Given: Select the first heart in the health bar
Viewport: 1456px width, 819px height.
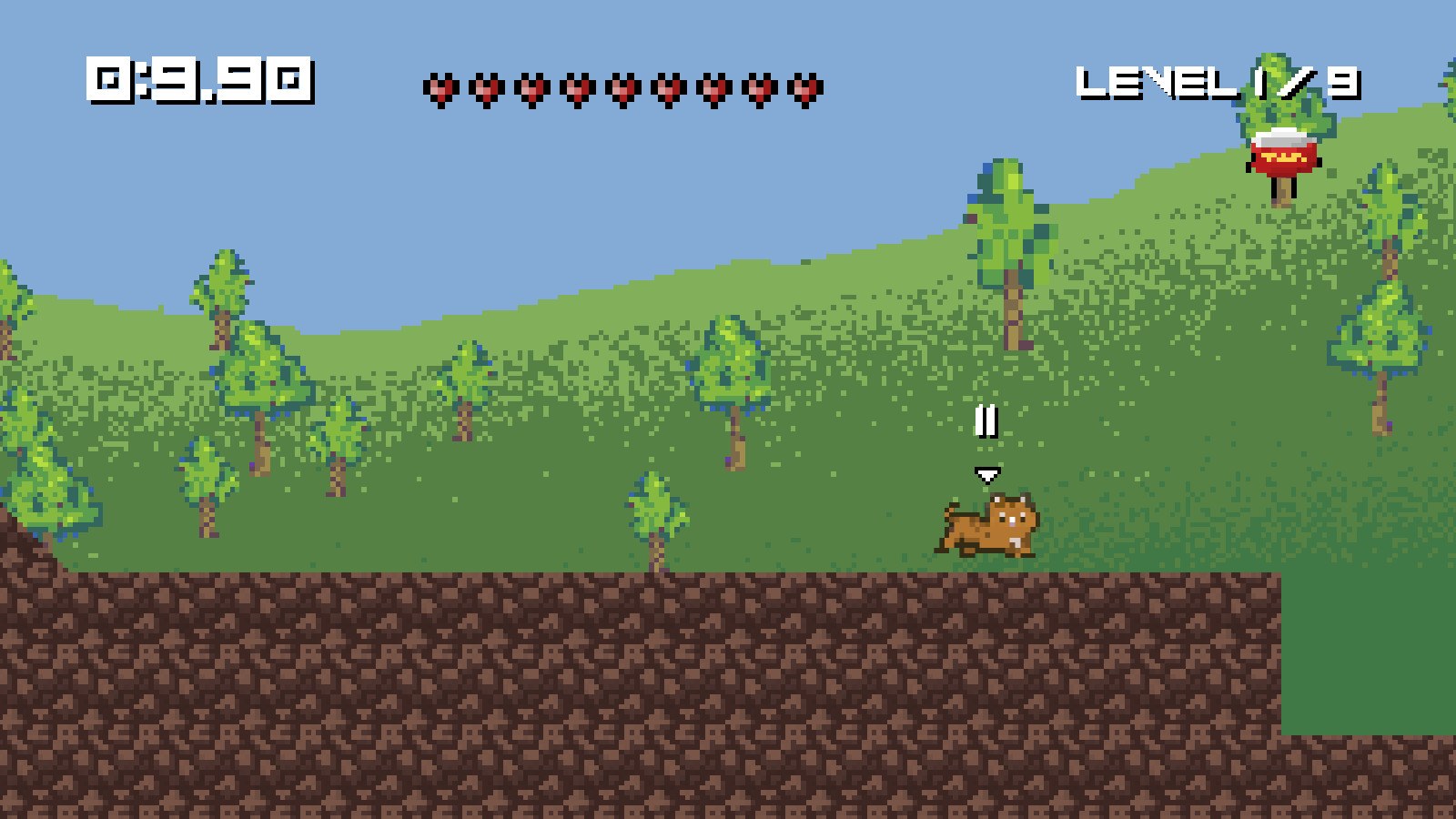Looking at the screenshot, I should tap(440, 88).
